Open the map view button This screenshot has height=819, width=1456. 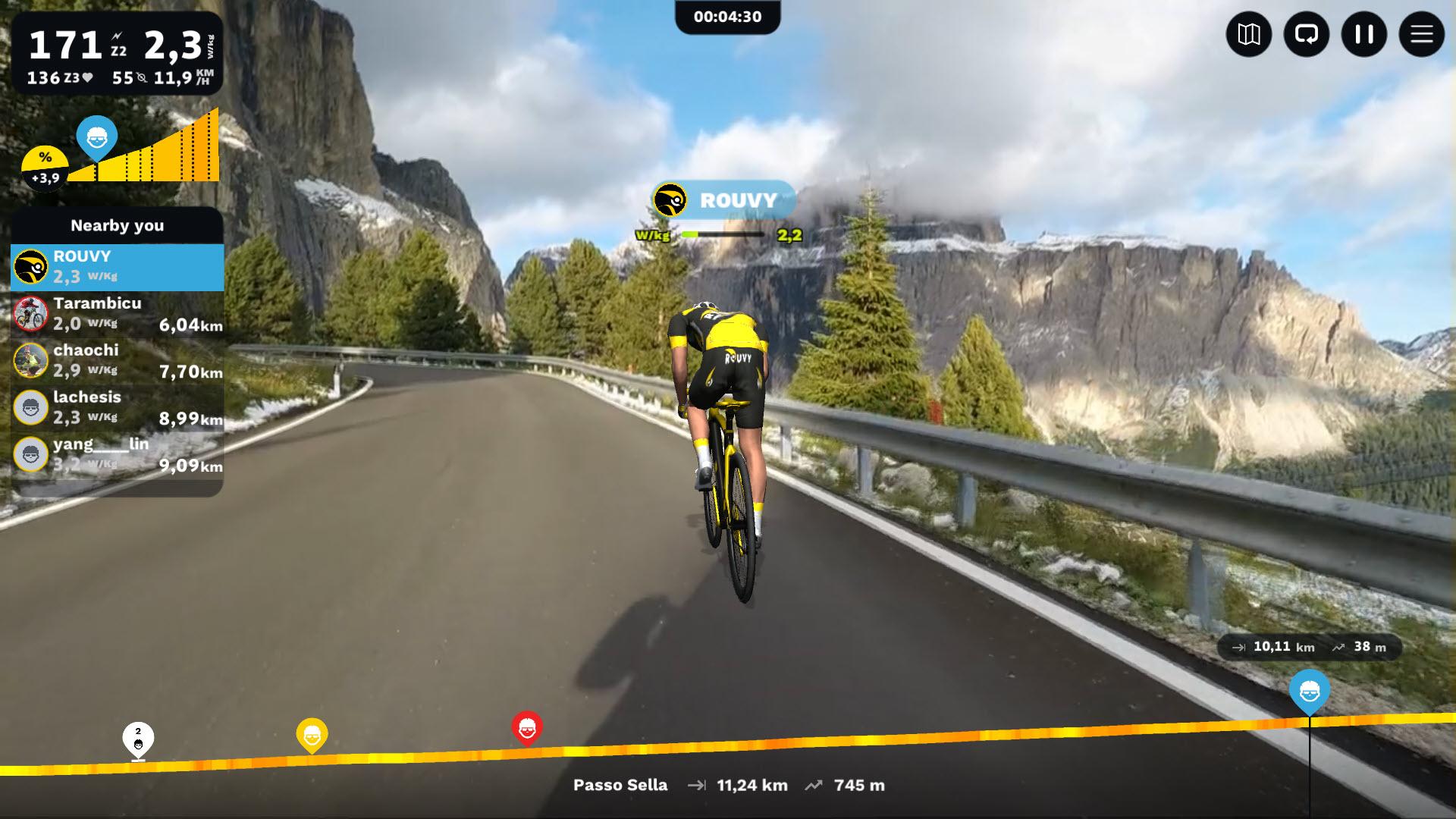pos(1248,34)
